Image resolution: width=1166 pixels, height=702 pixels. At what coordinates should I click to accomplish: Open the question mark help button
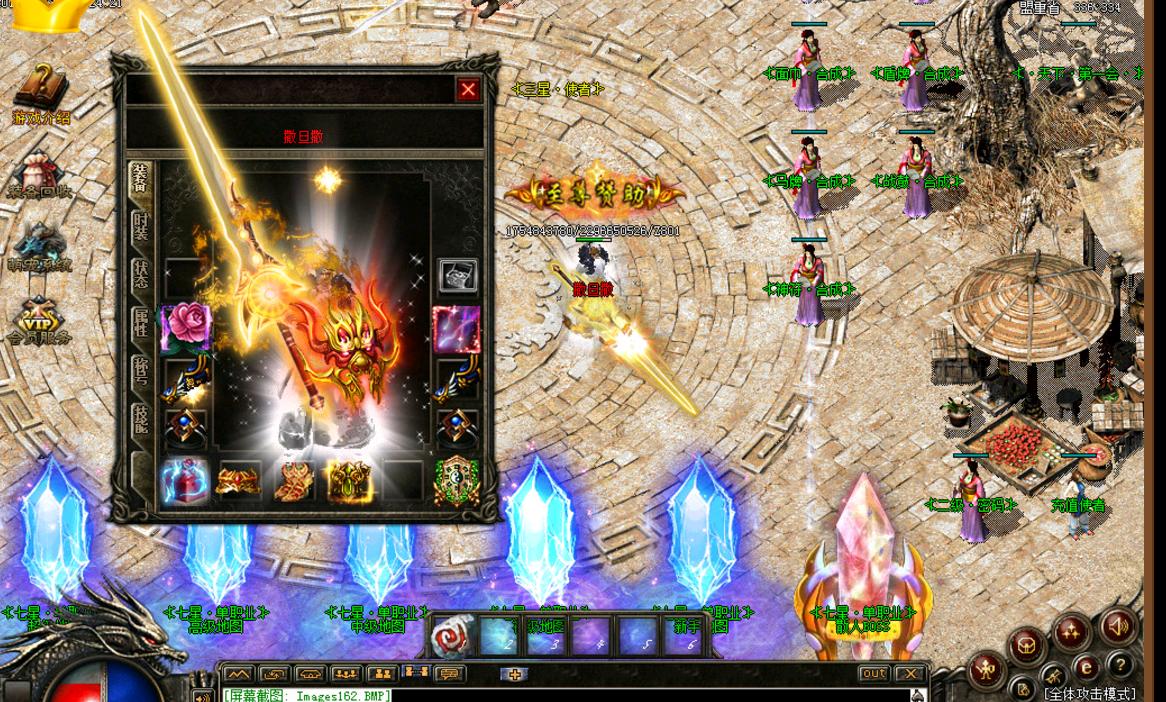point(1121,665)
